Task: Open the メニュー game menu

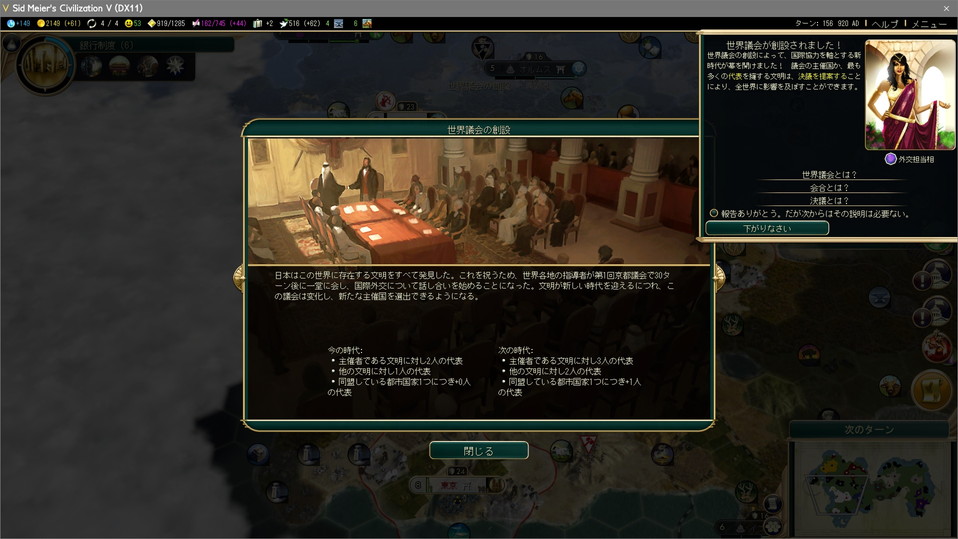Action: (929, 23)
